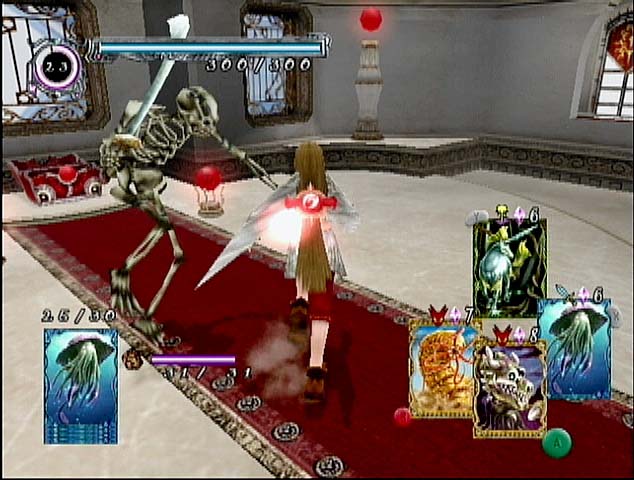Play the skull dragon card costing 8

tap(509, 390)
